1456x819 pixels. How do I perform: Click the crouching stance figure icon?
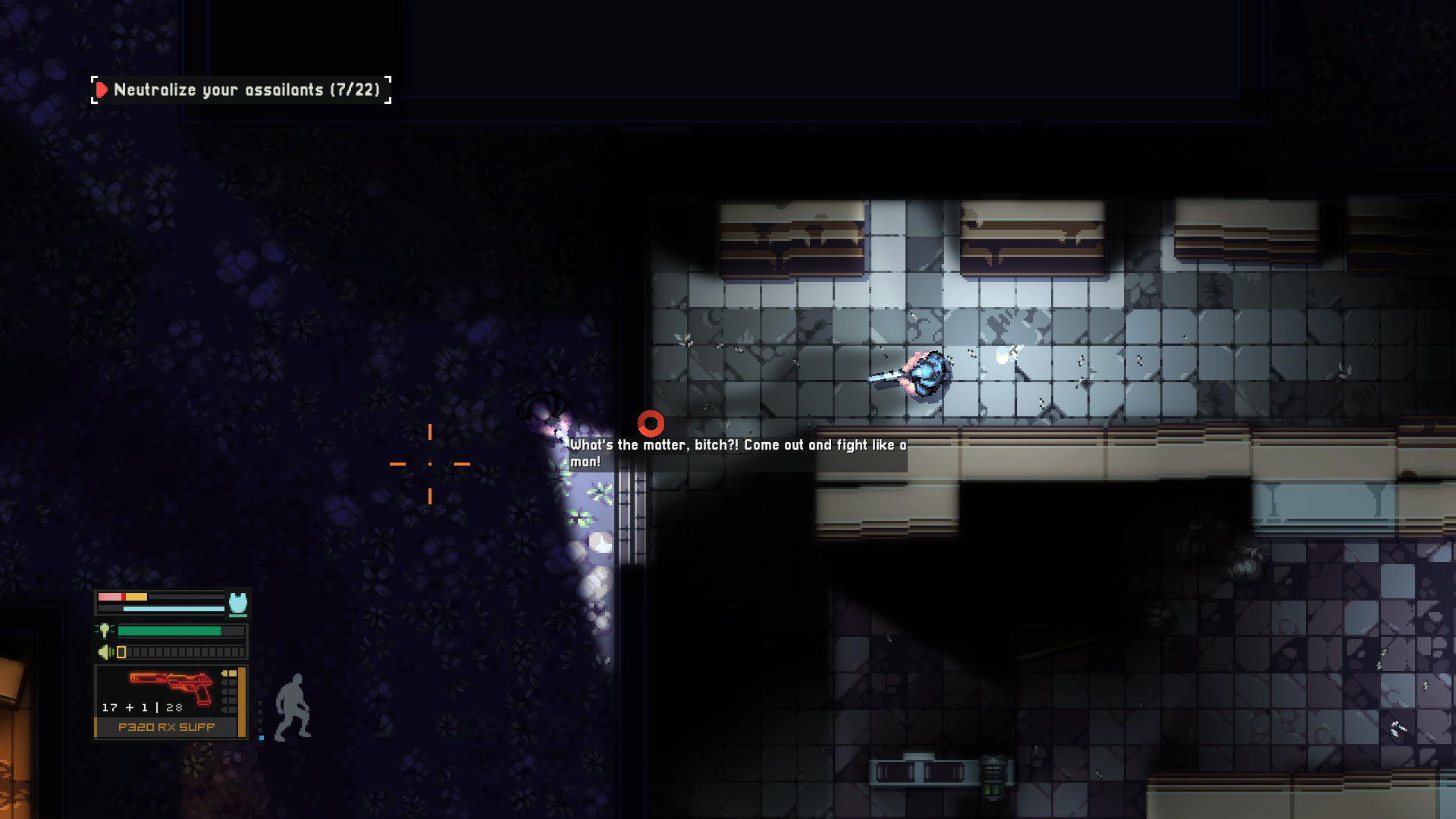pyautogui.click(x=294, y=708)
